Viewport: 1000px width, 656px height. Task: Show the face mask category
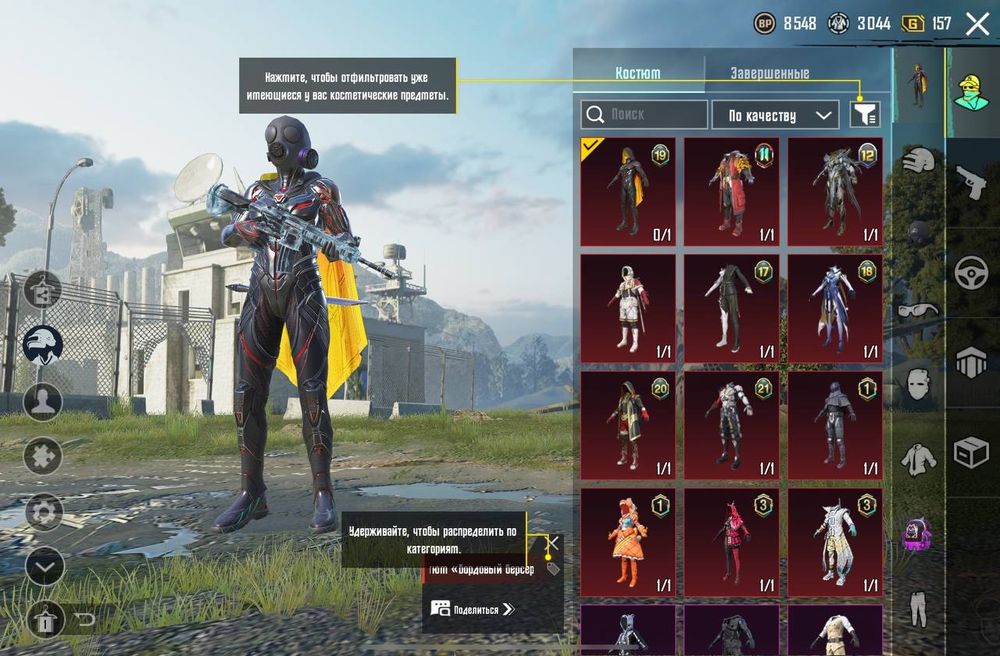pyautogui.click(x=917, y=384)
